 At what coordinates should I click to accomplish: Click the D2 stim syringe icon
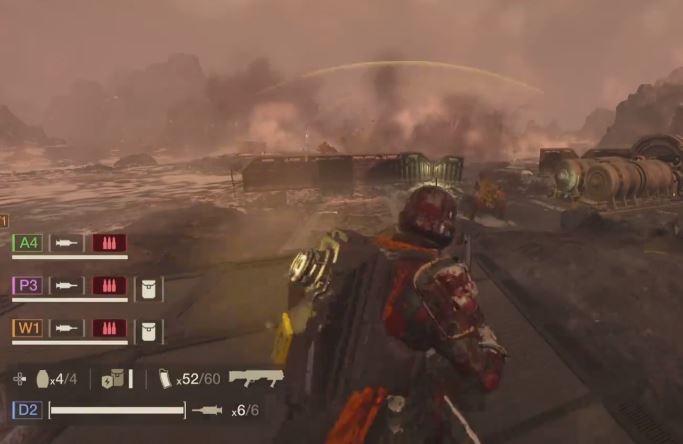point(207,410)
